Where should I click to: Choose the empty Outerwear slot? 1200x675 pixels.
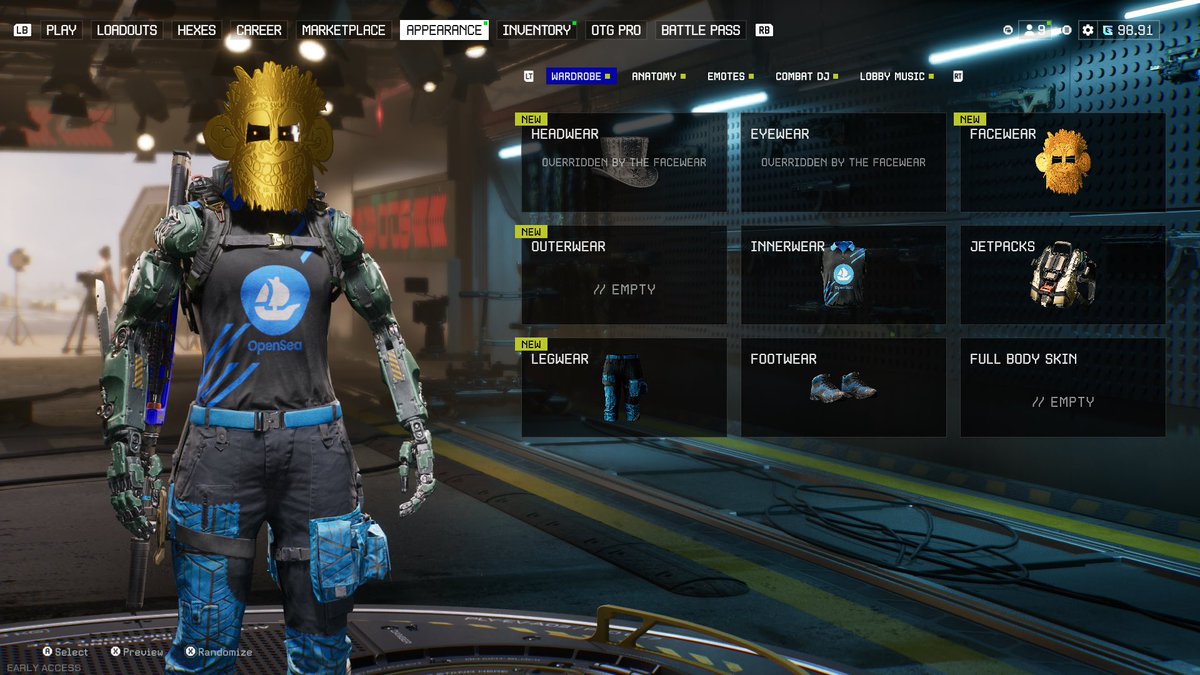coord(624,274)
